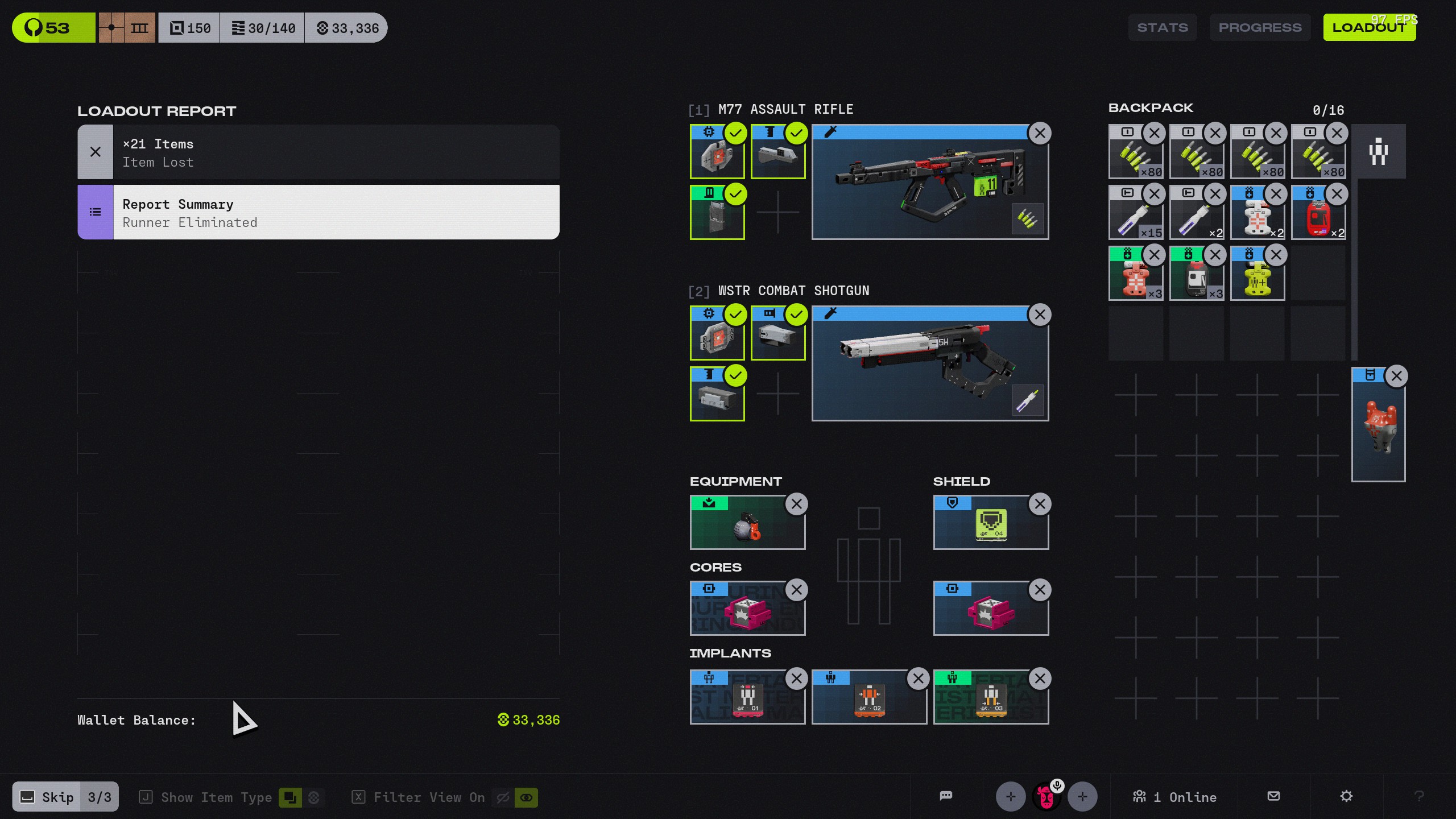
Task: Select the x21 Items Lost report row
Action: click(318, 152)
